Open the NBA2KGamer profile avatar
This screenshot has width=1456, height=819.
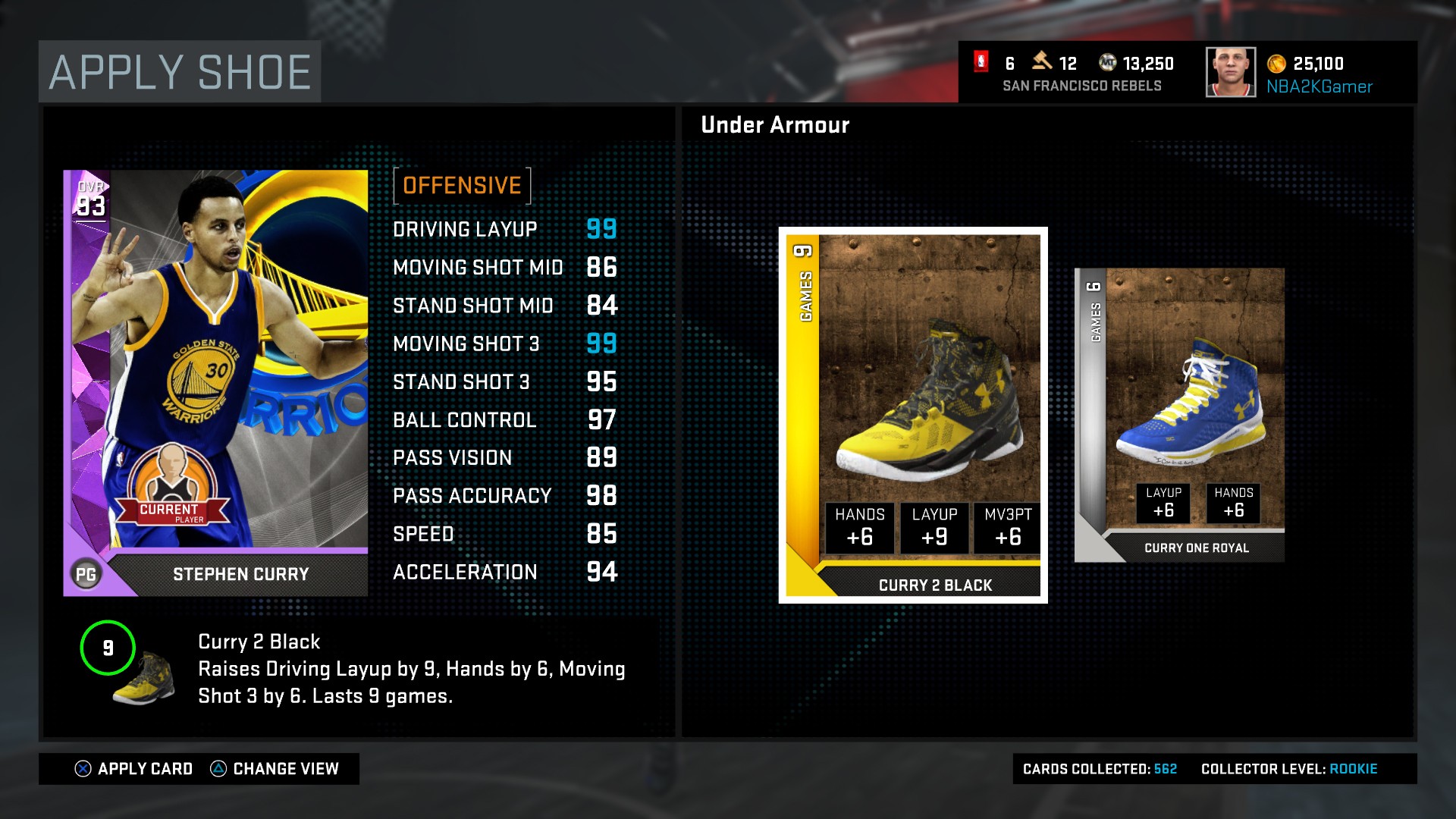coord(1230,72)
